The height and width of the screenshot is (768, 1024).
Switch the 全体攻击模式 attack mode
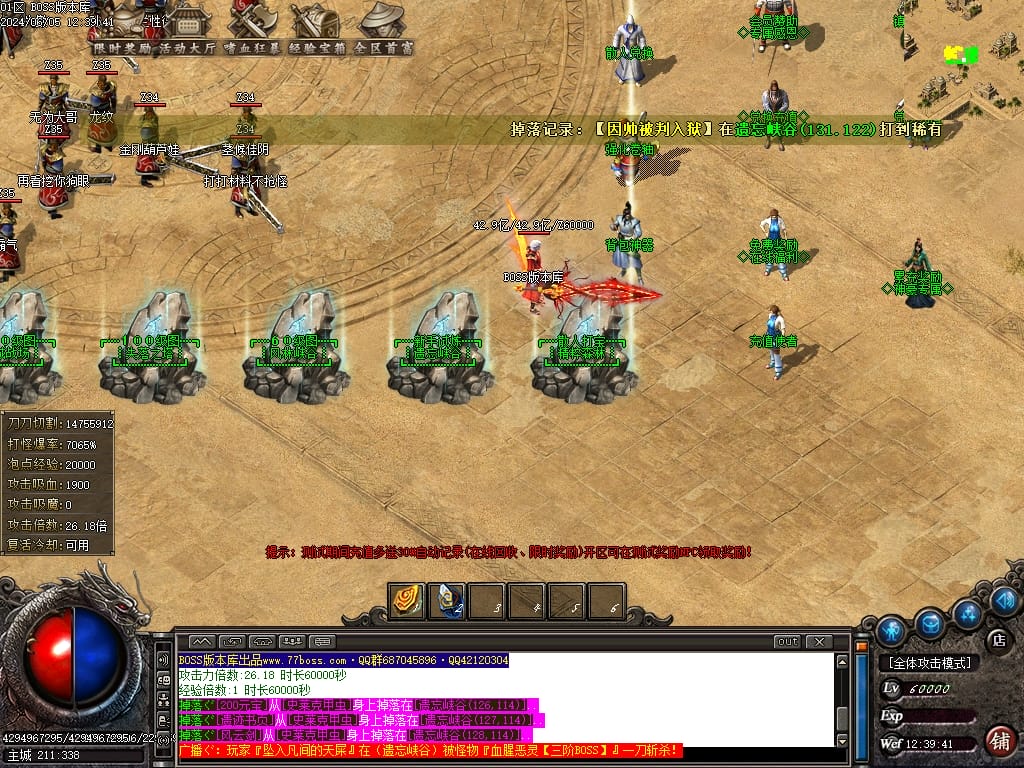929,663
